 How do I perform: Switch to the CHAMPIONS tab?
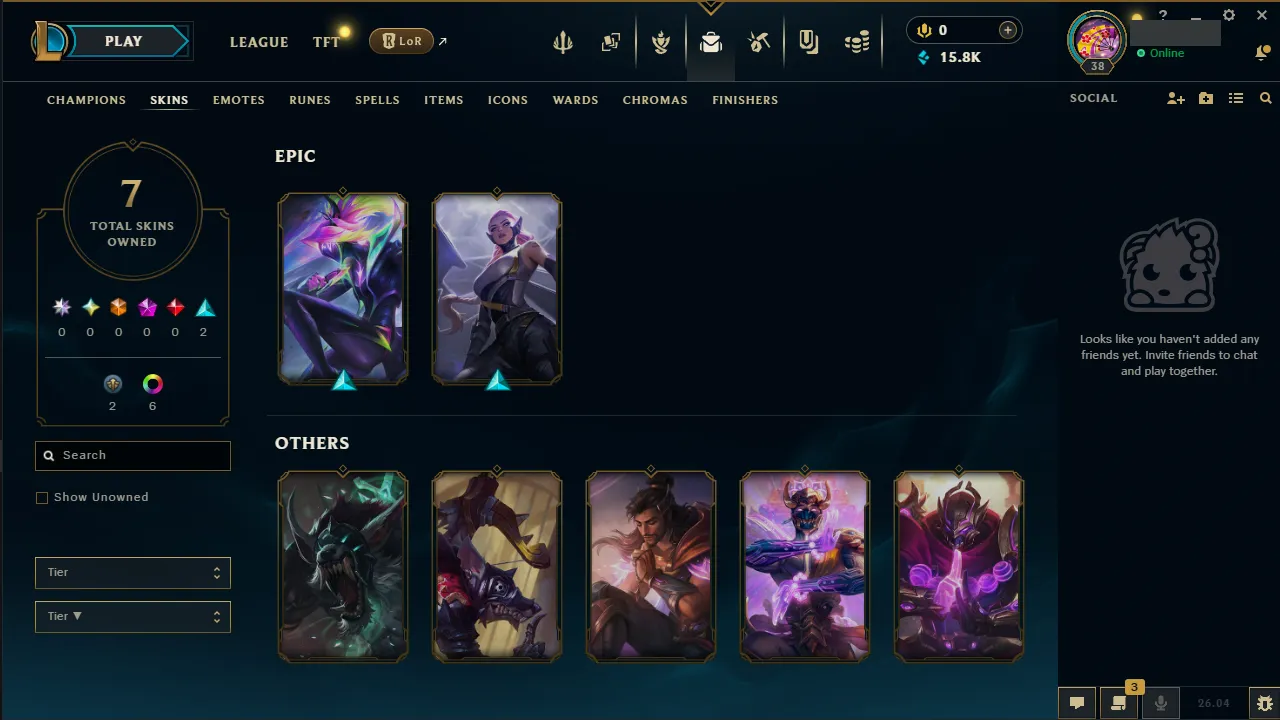click(x=86, y=100)
